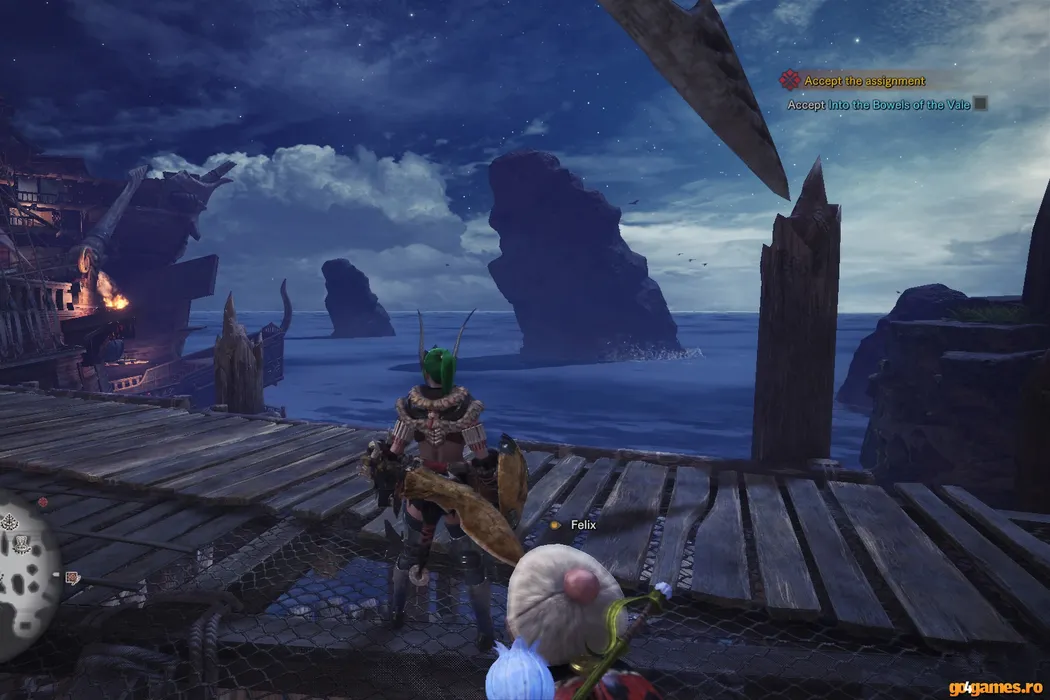The width and height of the screenshot is (1050, 700).
Task: Click the "Accept the assignment" objective header
Action: pyautogui.click(x=864, y=81)
